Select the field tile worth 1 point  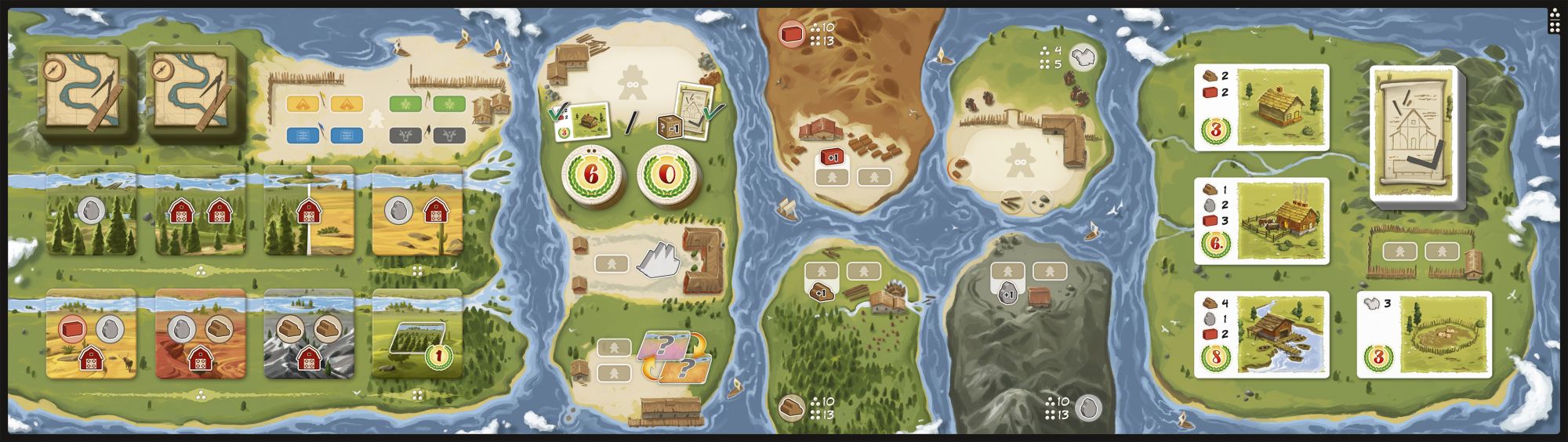tap(416, 334)
